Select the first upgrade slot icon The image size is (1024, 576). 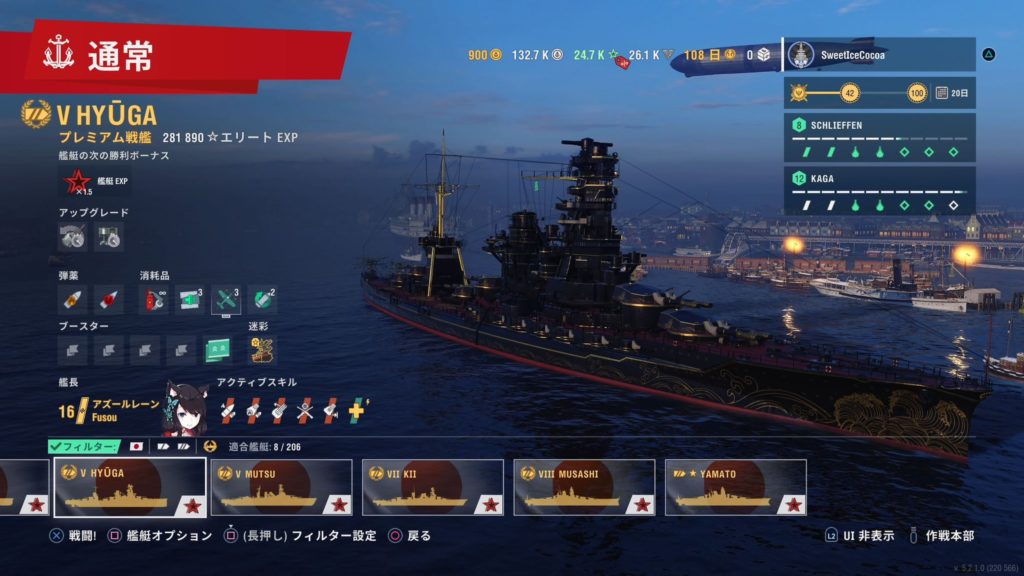click(x=73, y=237)
